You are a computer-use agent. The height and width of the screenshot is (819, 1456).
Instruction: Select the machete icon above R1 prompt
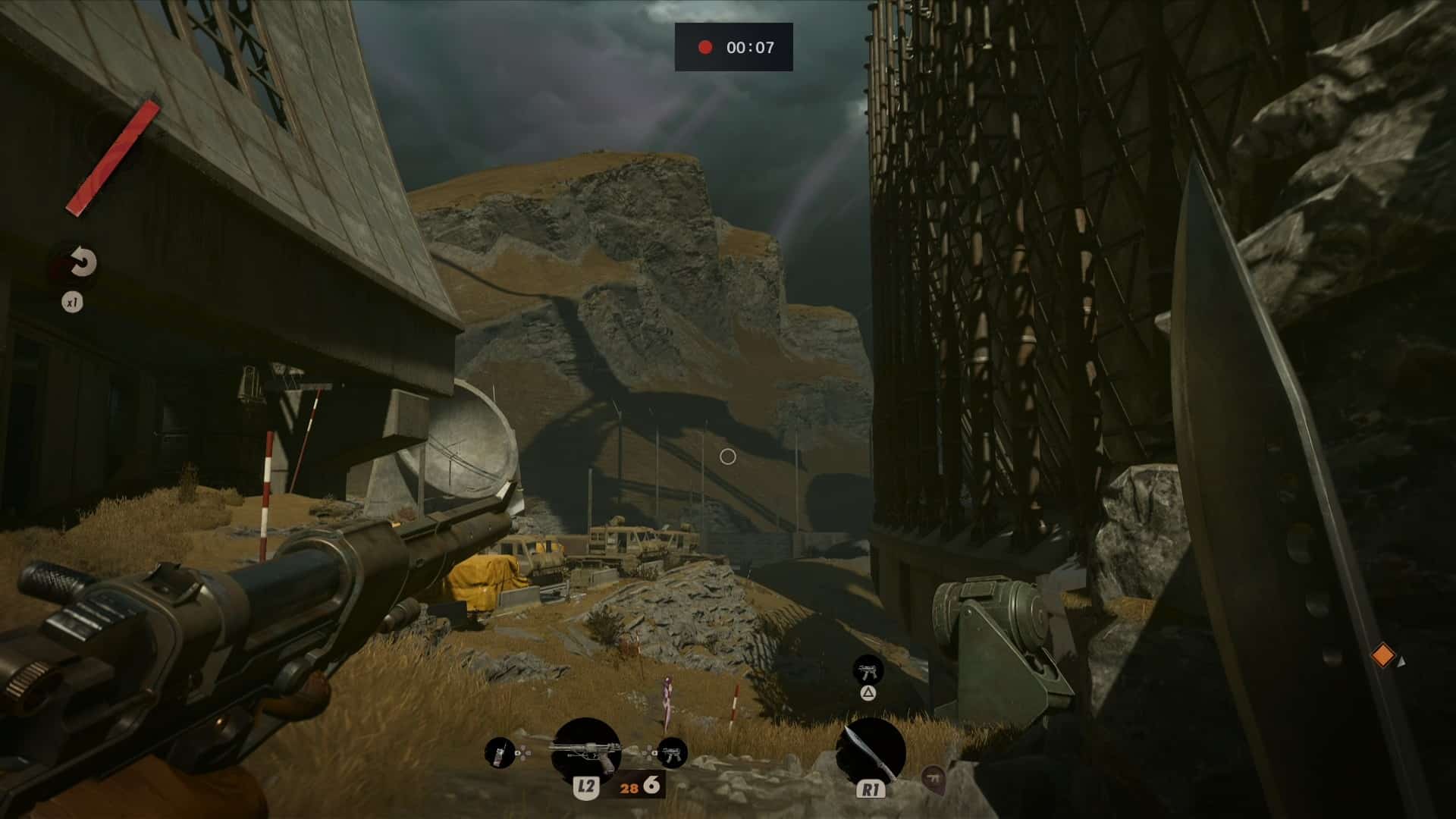tap(872, 749)
